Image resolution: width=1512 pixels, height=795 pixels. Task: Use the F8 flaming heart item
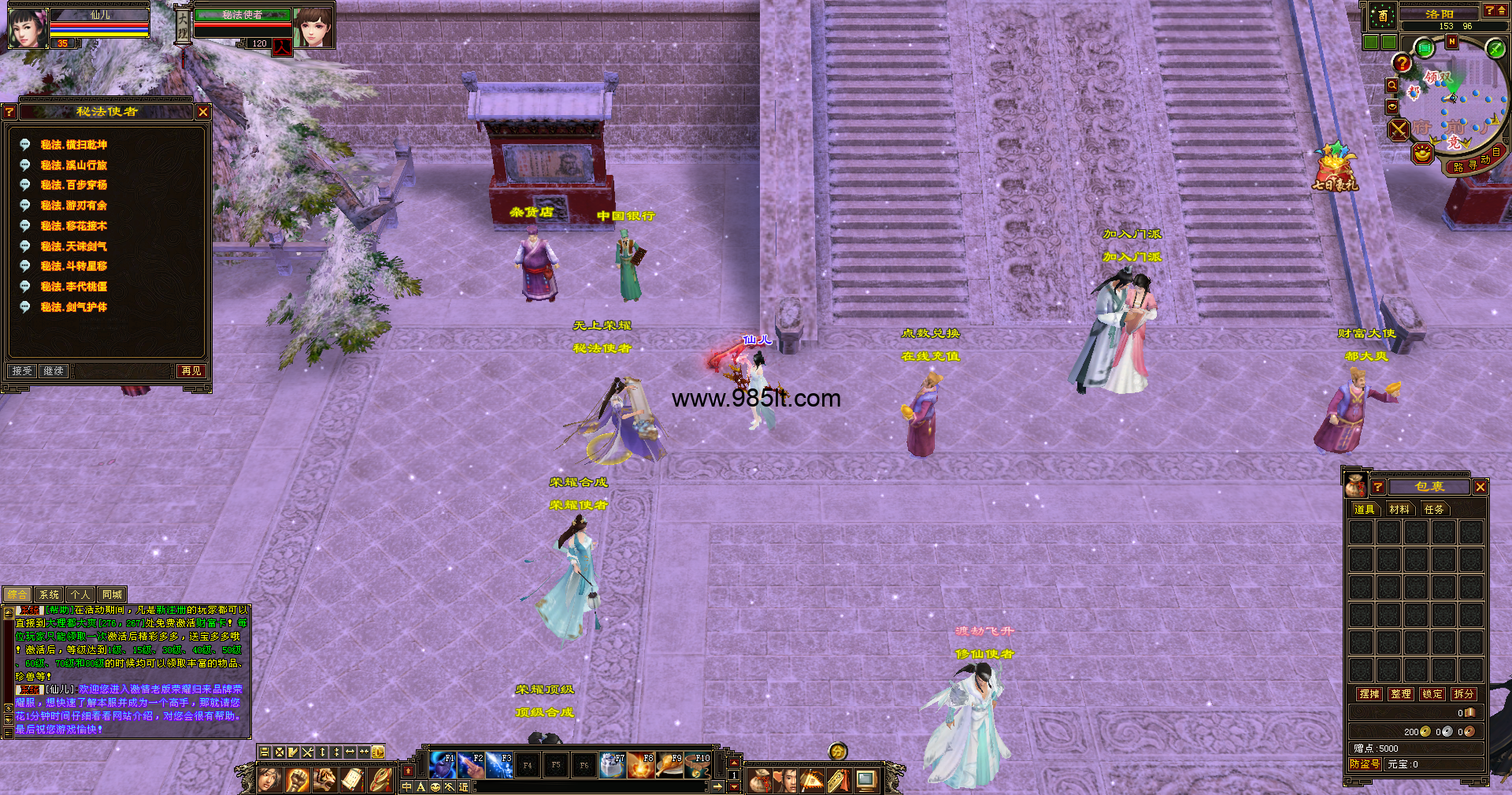[x=641, y=765]
